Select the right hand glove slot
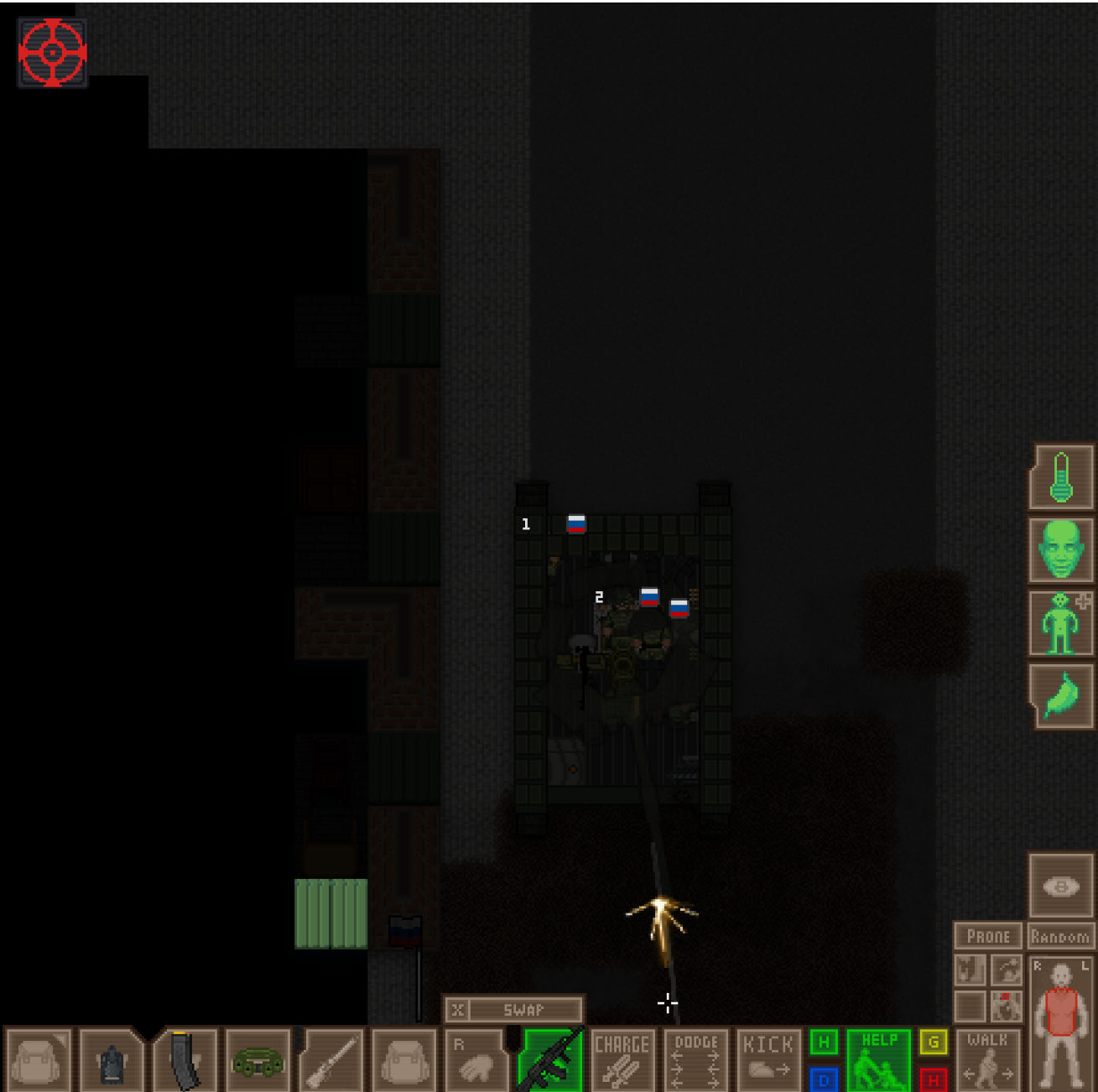 (476, 1061)
